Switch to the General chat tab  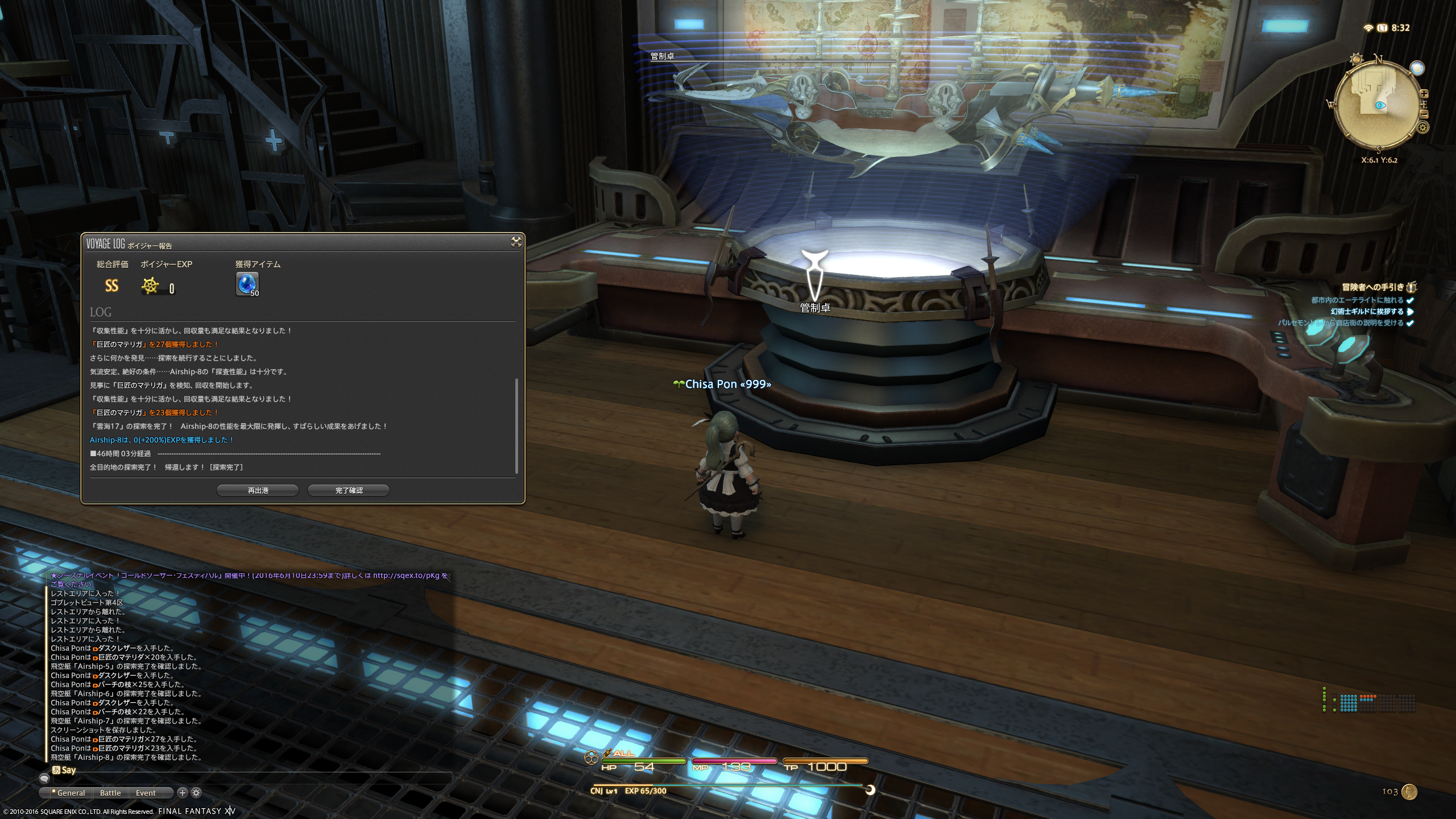pos(71,793)
